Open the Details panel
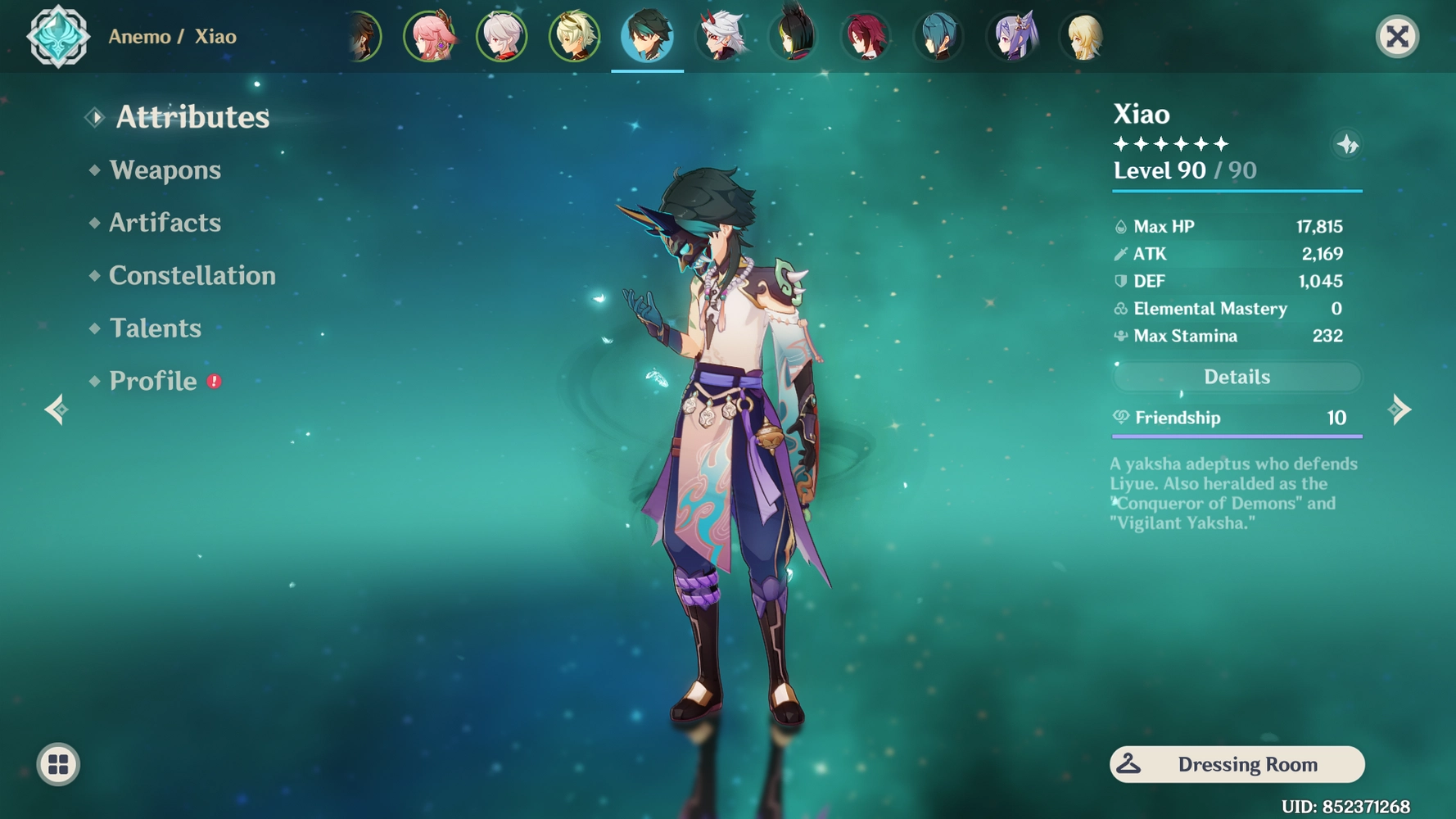 [1237, 376]
